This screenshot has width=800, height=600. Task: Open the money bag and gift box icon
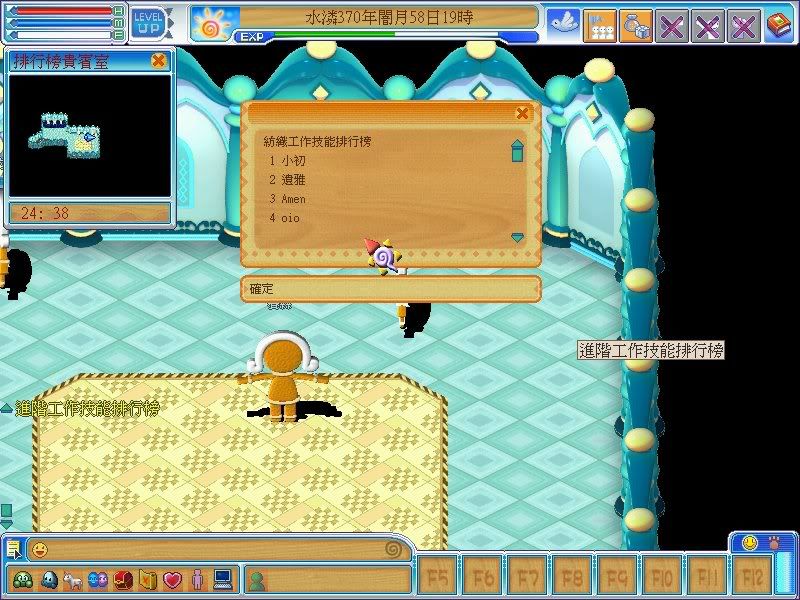635,25
